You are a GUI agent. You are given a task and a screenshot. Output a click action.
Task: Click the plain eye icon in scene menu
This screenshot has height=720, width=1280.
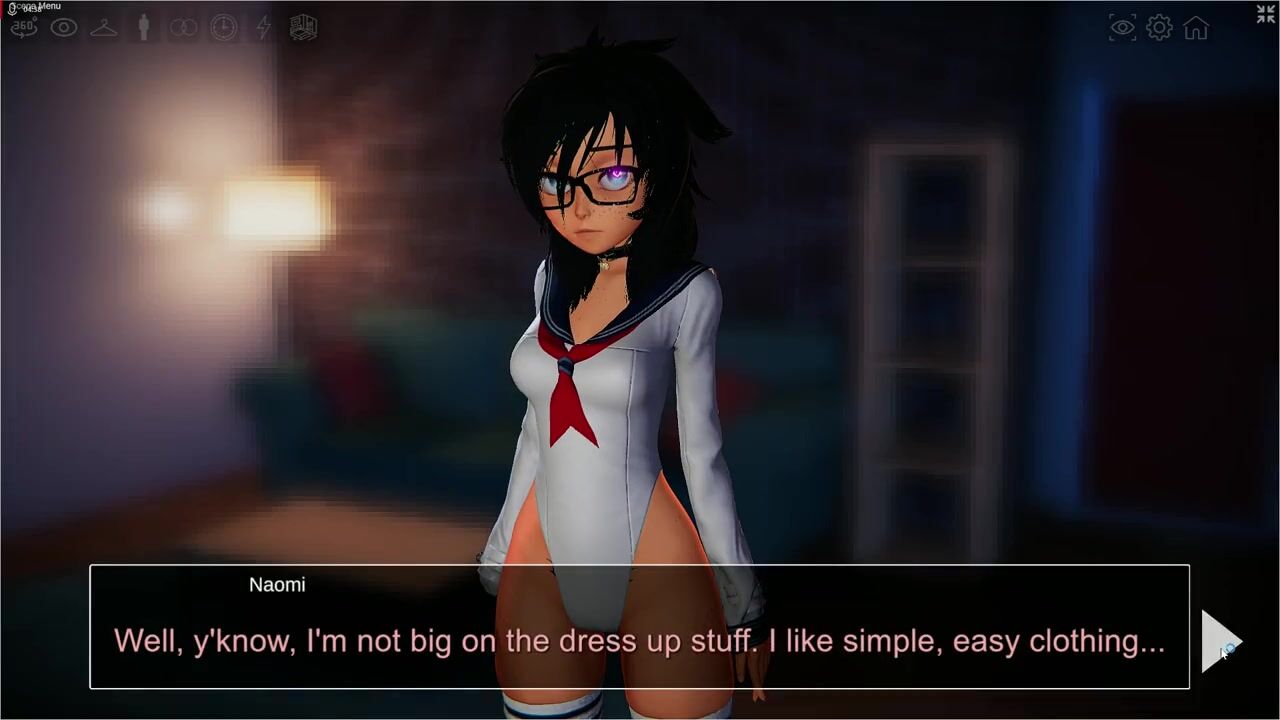coord(64,28)
